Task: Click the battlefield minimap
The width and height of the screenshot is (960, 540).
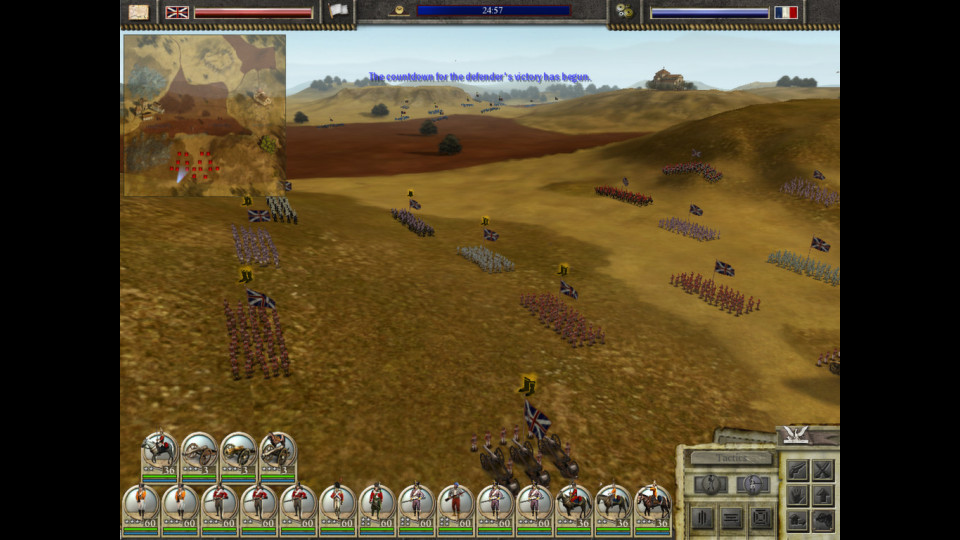Action: pyautogui.click(x=204, y=115)
